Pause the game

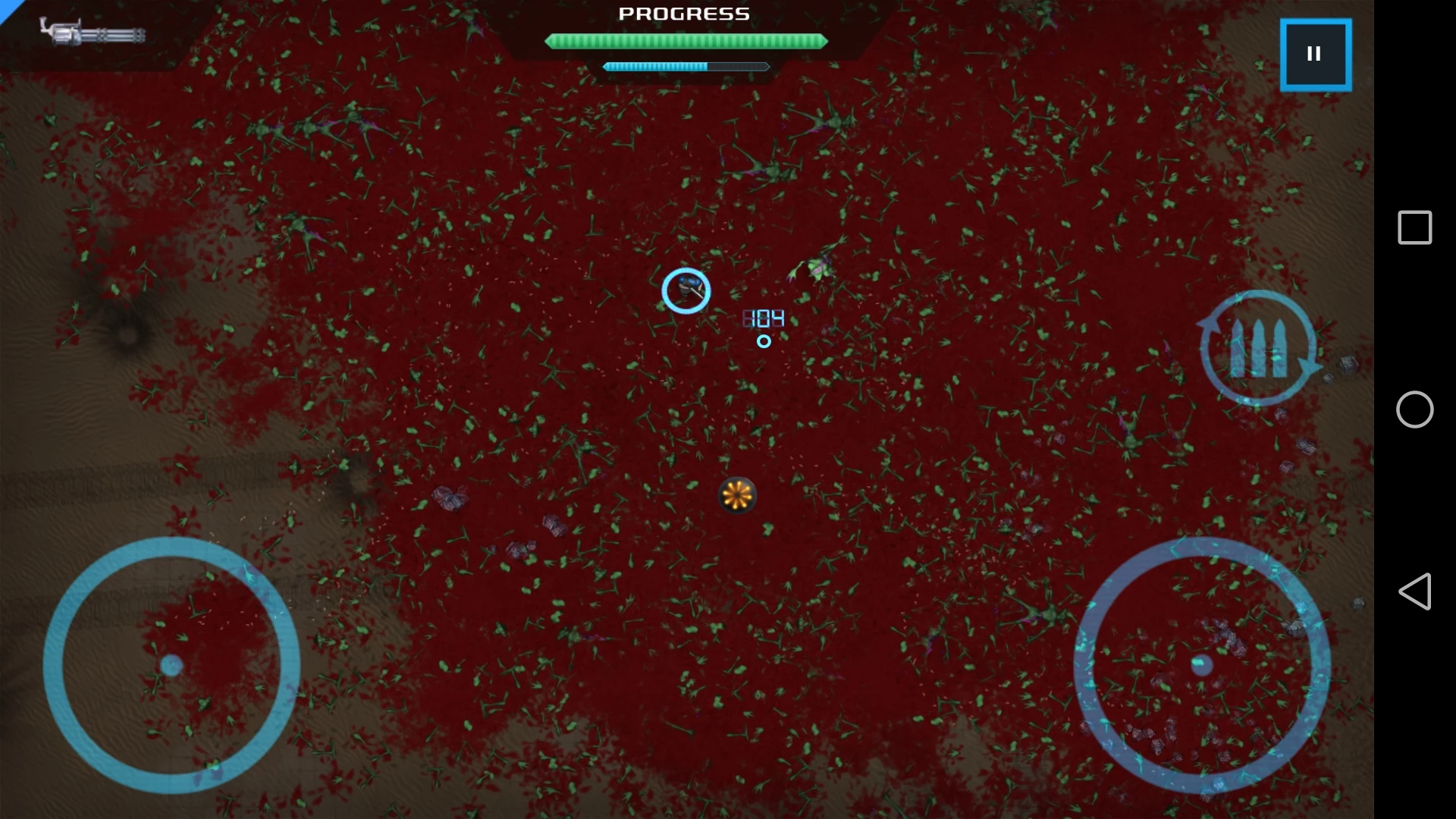1315,55
